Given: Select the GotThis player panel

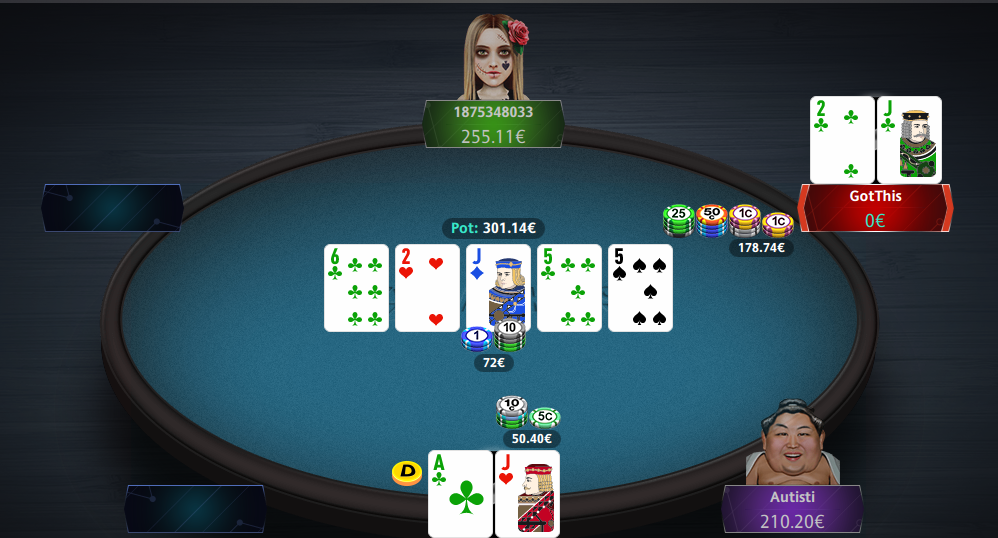Looking at the screenshot, I should pyautogui.click(x=875, y=207).
